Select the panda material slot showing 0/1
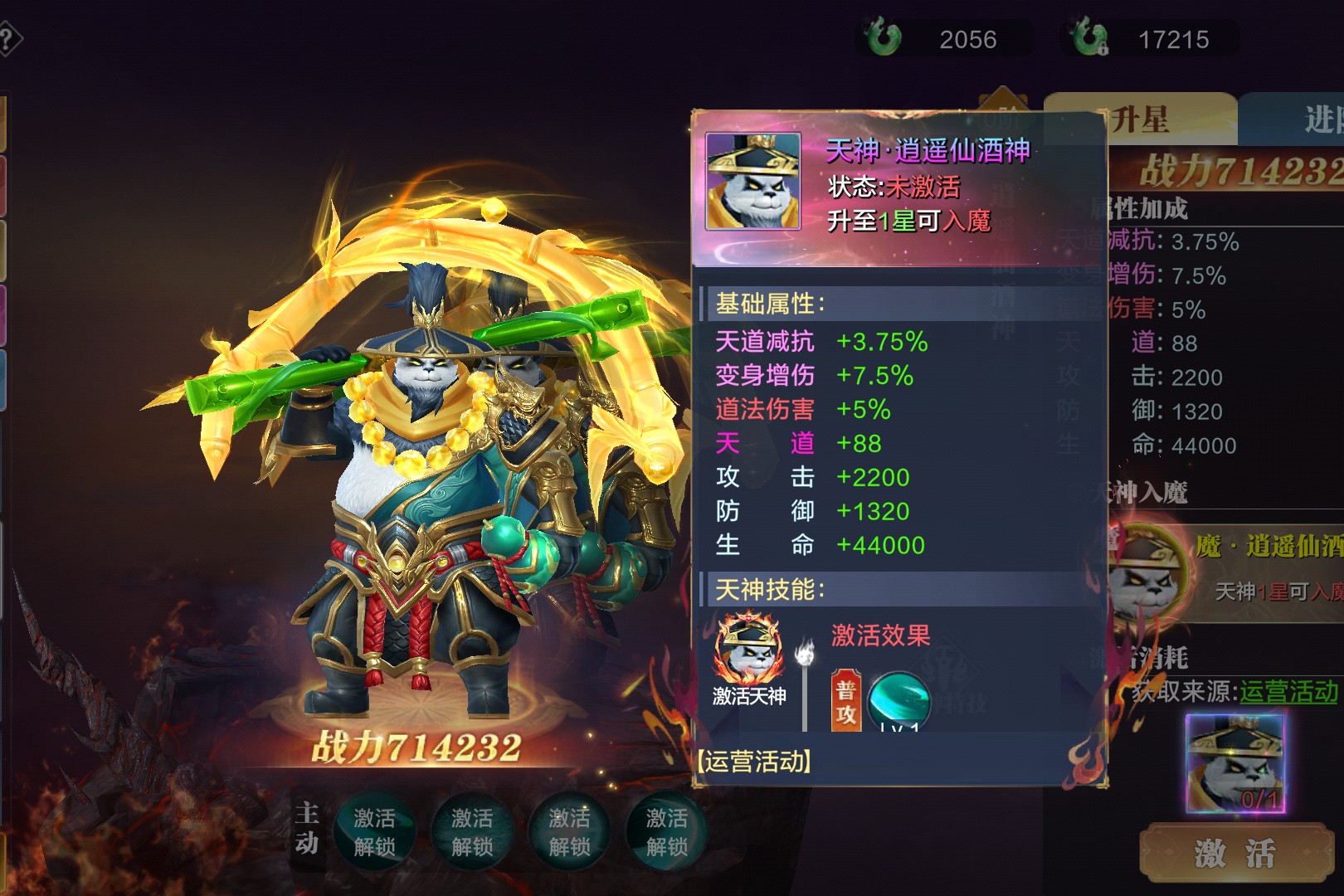 point(1234,763)
